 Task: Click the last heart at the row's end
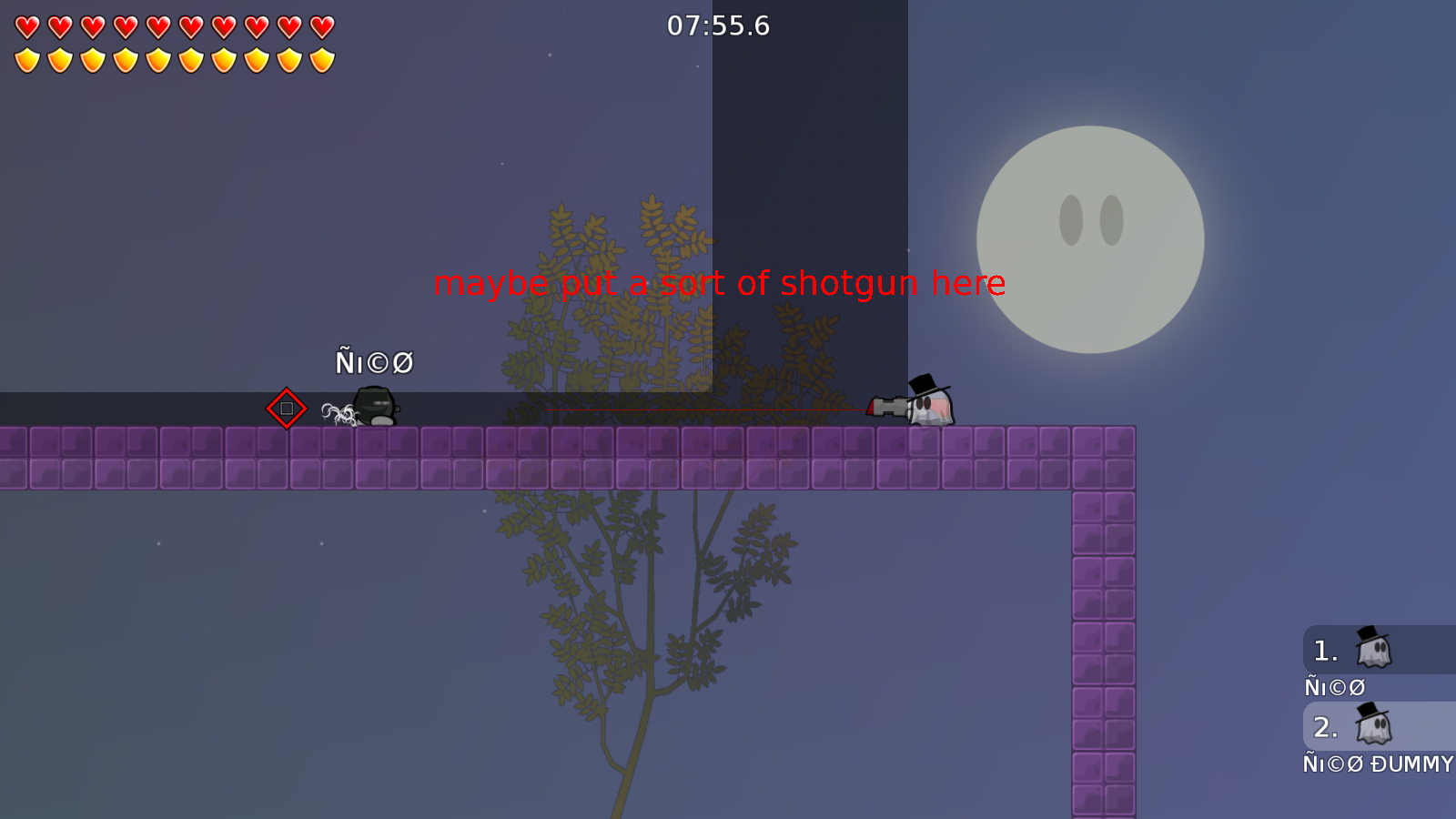point(321,26)
